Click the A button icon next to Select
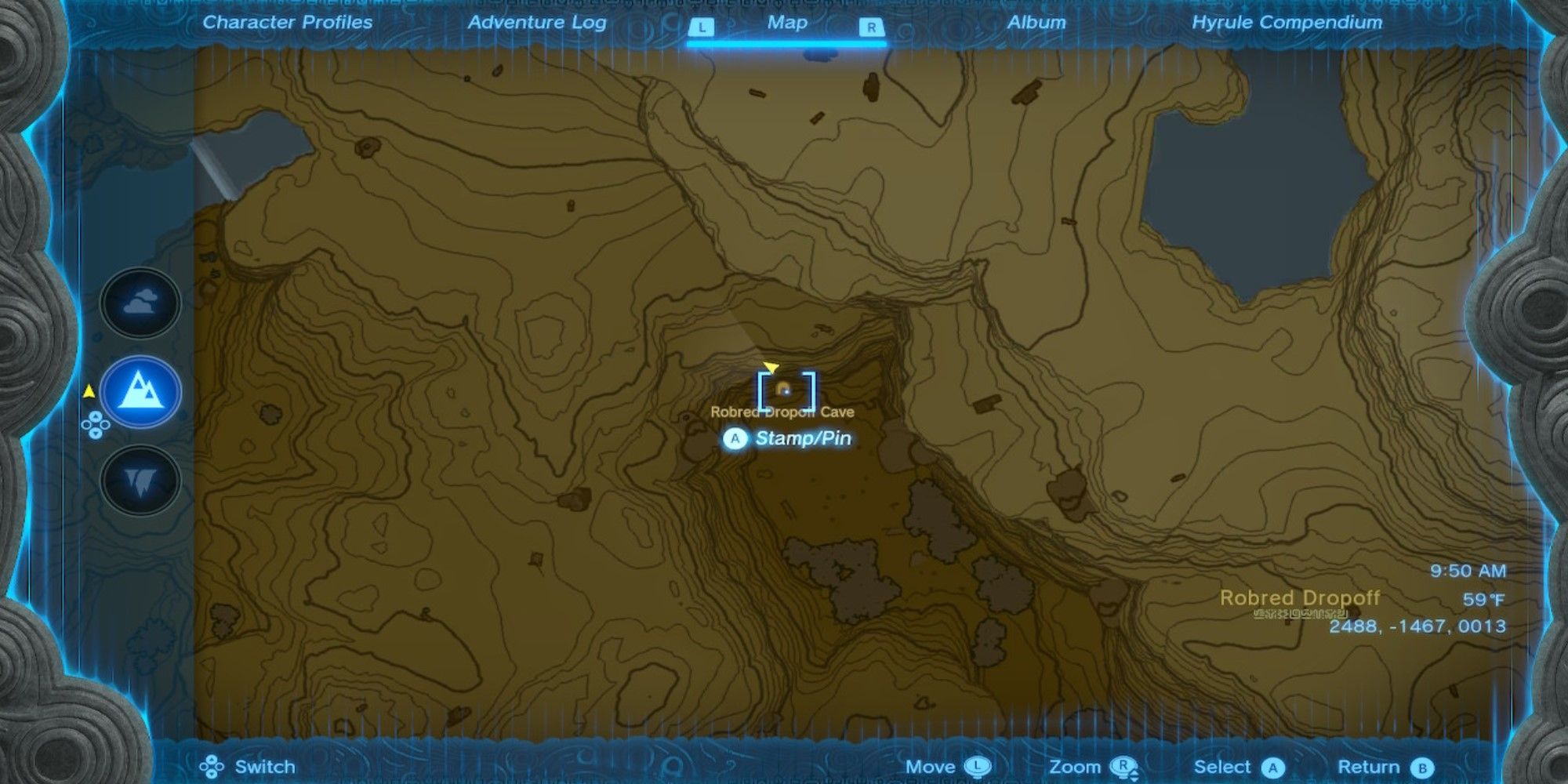The width and height of the screenshot is (1568, 784). (1274, 767)
